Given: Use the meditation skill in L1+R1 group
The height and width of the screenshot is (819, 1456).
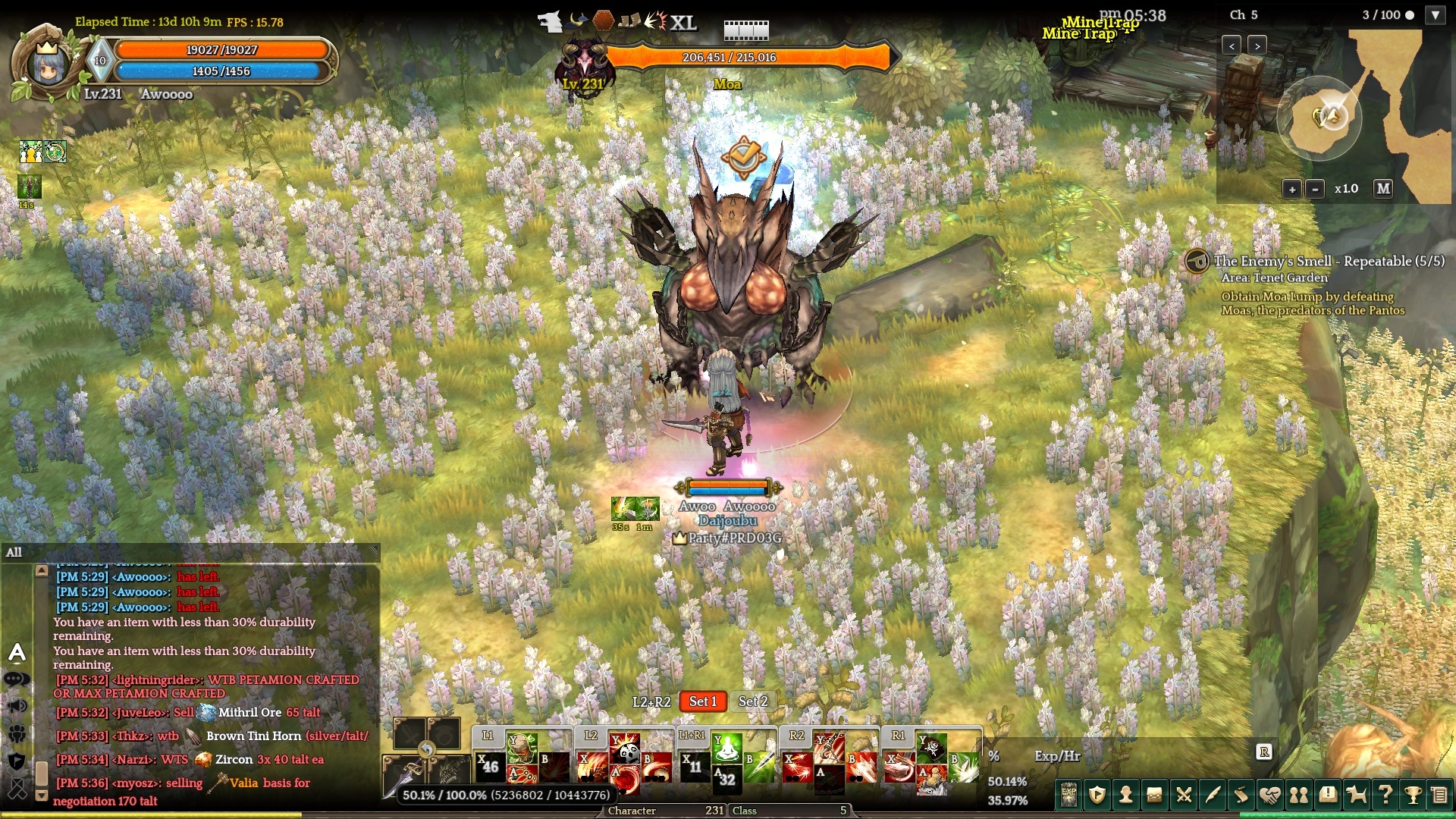Looking at the screenshot, I should coord(726,748).
